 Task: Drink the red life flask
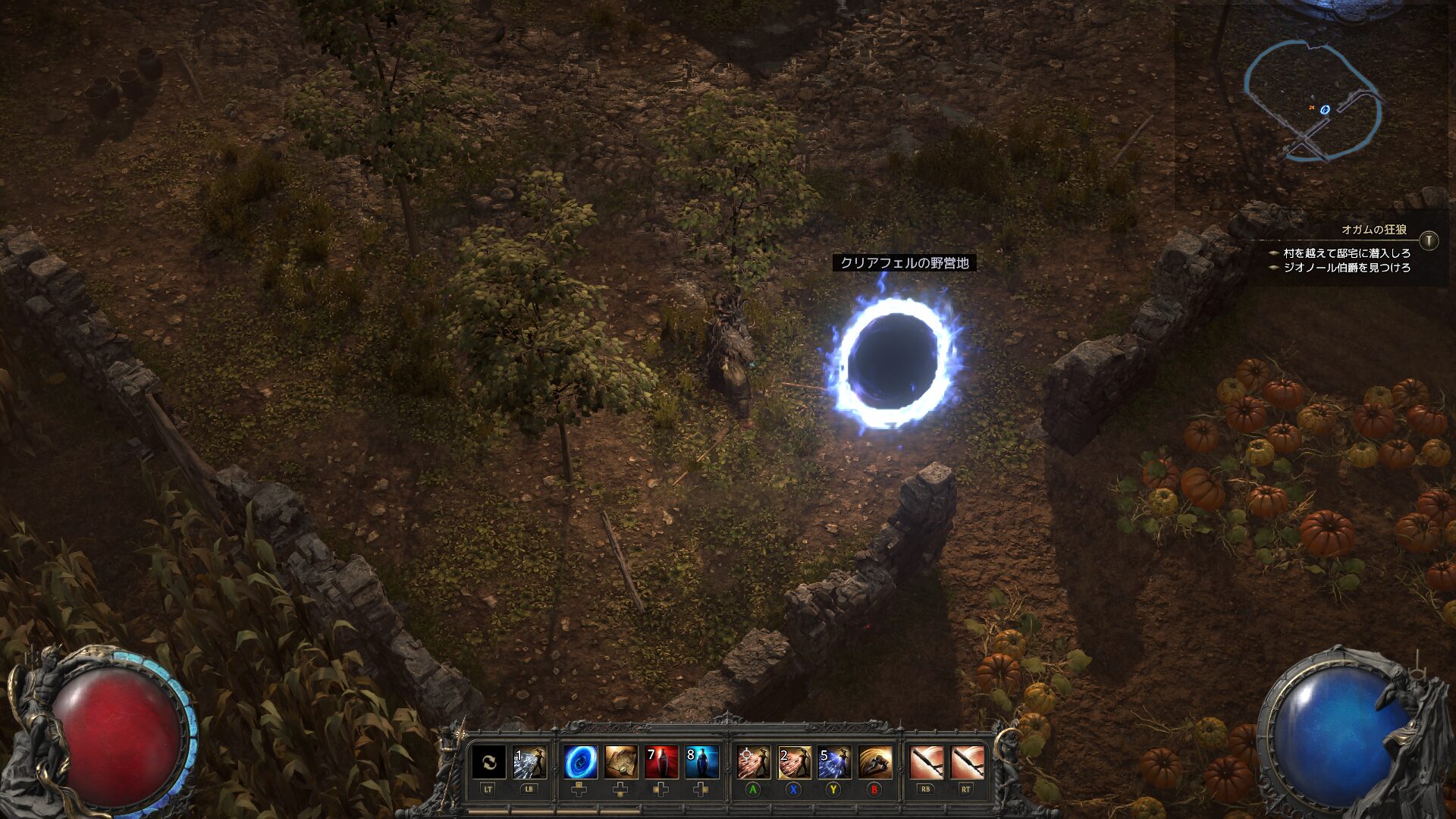click(661, 763)
